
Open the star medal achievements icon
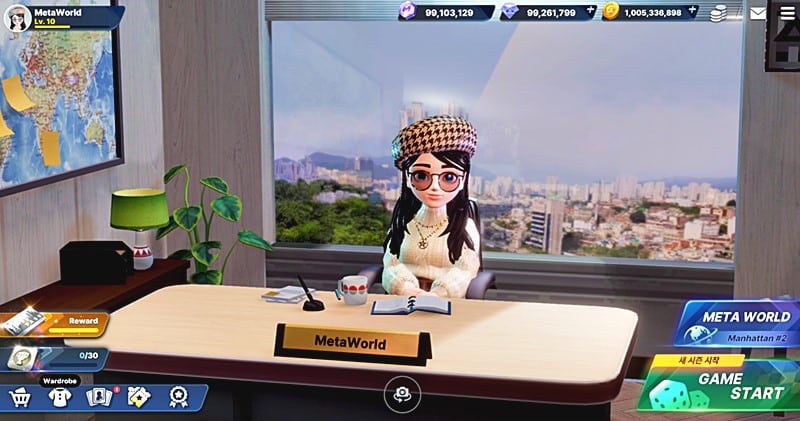[x=178, y=397]
